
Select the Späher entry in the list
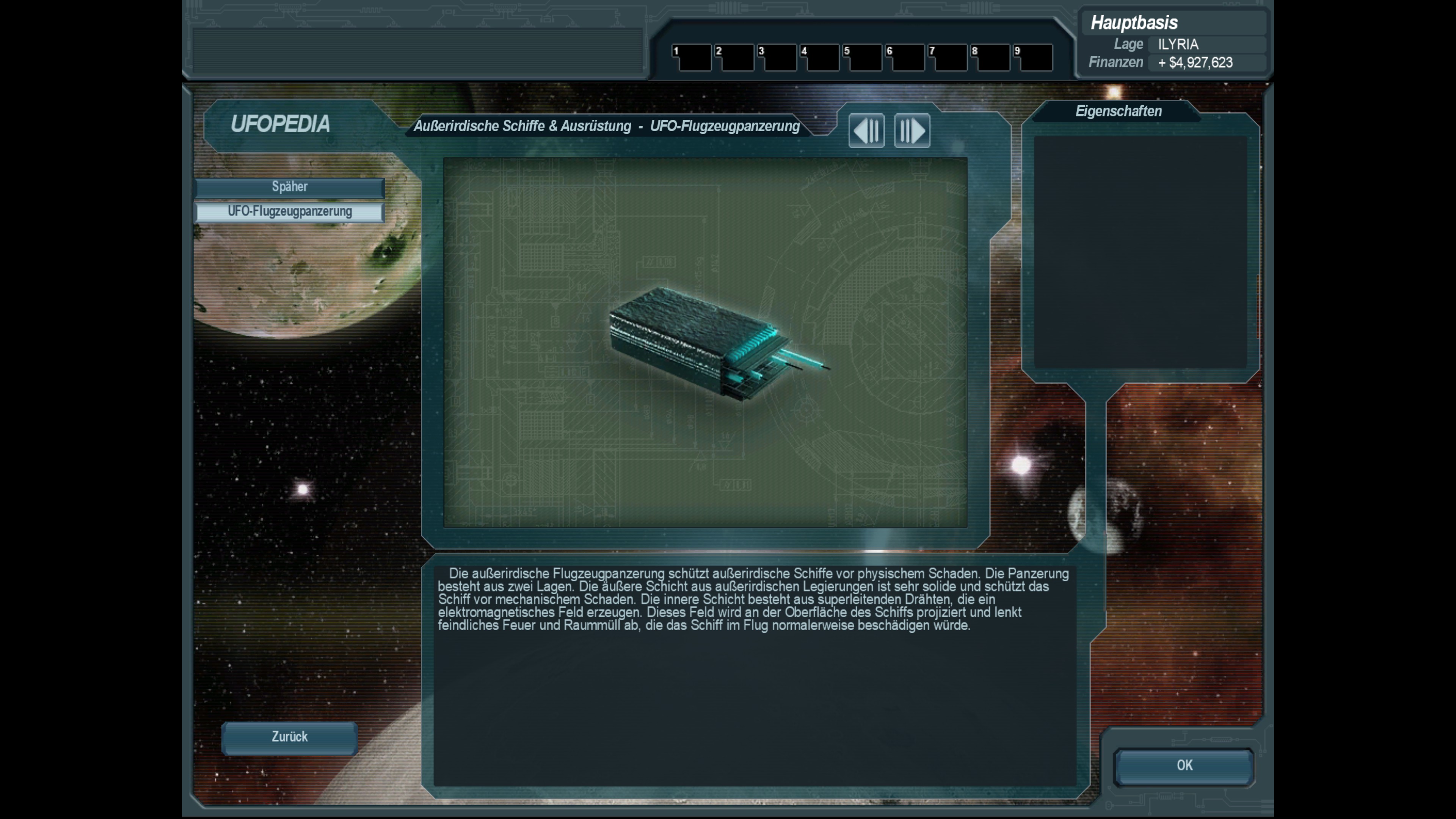coord(289,187)
